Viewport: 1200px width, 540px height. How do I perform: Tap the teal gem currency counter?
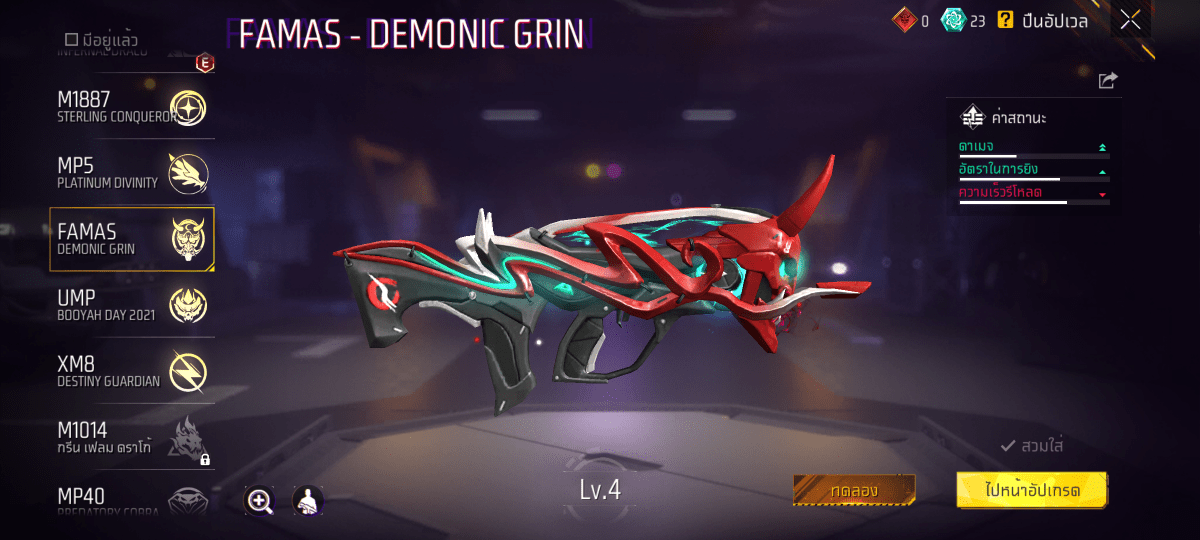[x=963, y=20]
